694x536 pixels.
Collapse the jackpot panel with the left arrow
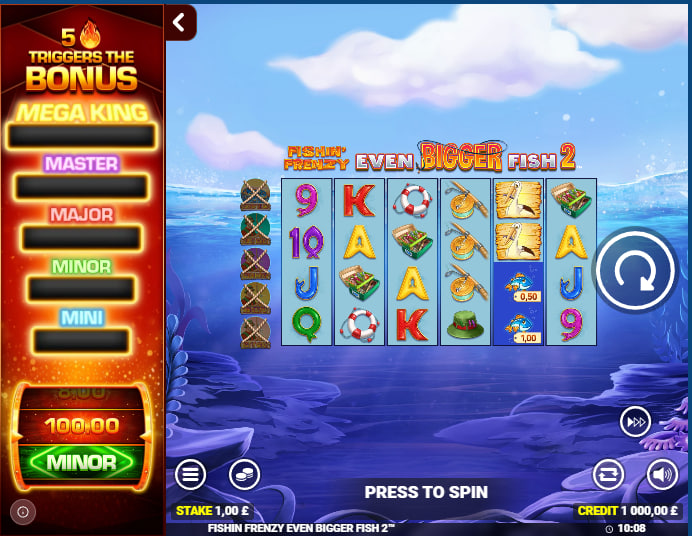click(180, 22)
